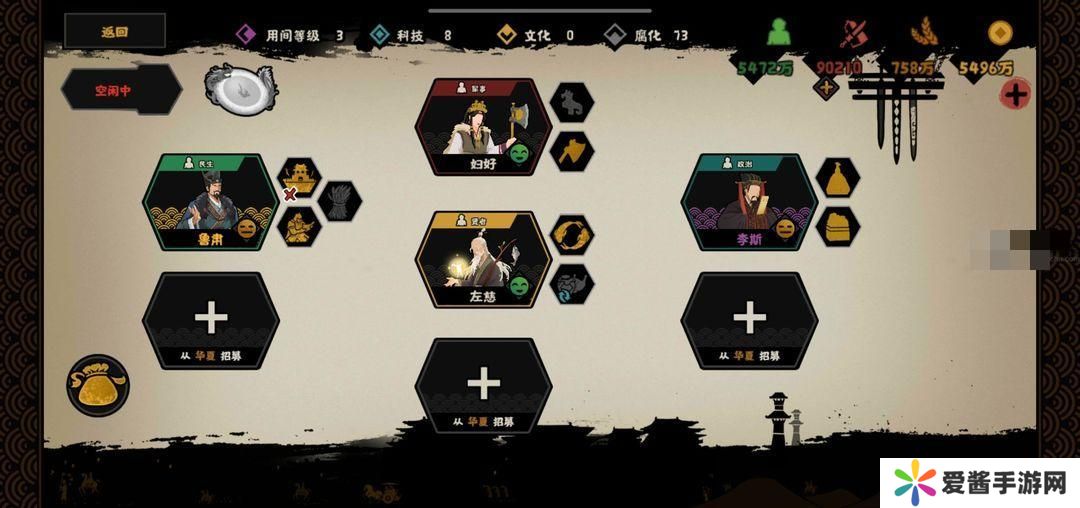This screenshot has width=1080, height=508.
Task: Click the small gold plus under military strength
Action: [x=826, y=88]
